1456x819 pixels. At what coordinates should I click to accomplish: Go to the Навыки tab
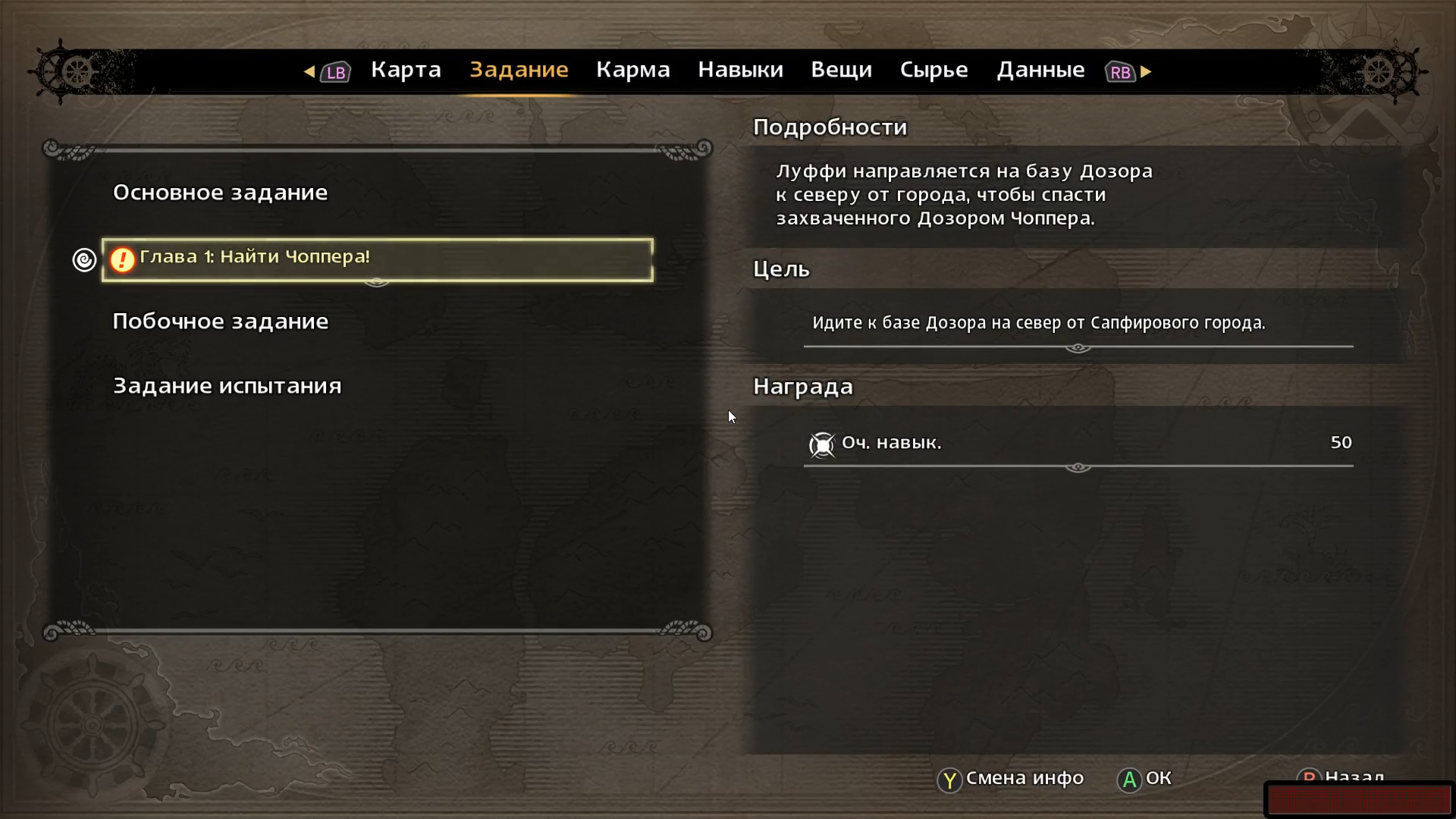click(740, 70)
